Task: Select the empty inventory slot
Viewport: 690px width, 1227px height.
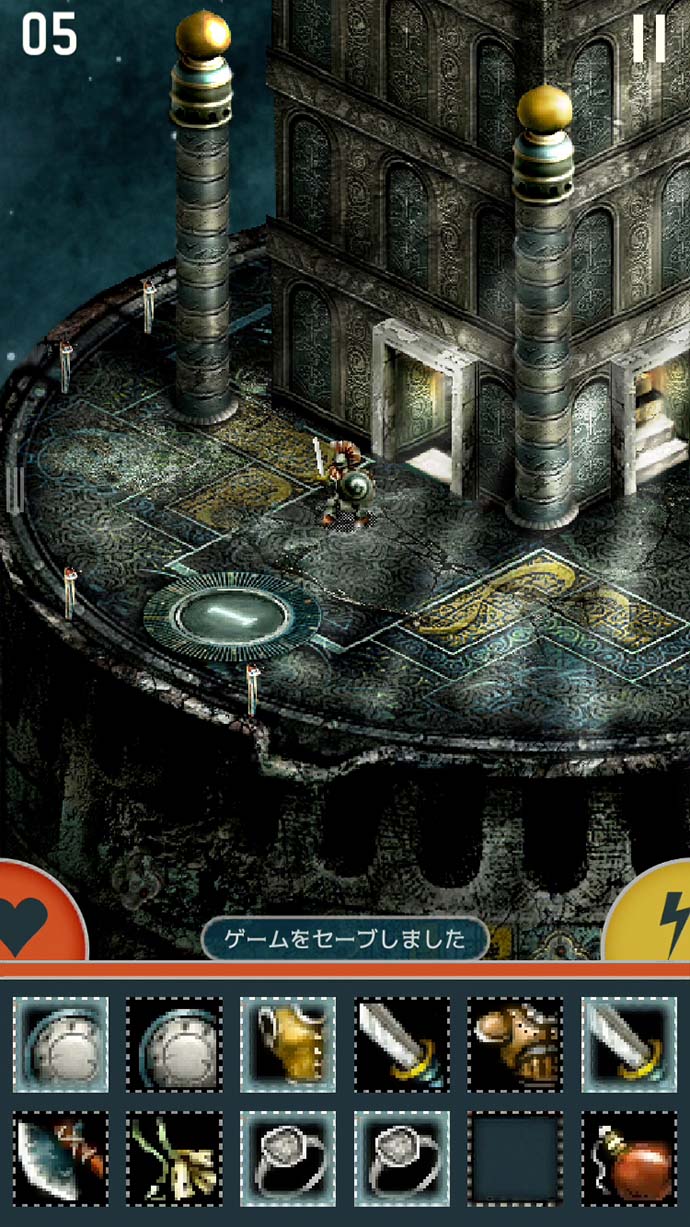Action: 515,1158
